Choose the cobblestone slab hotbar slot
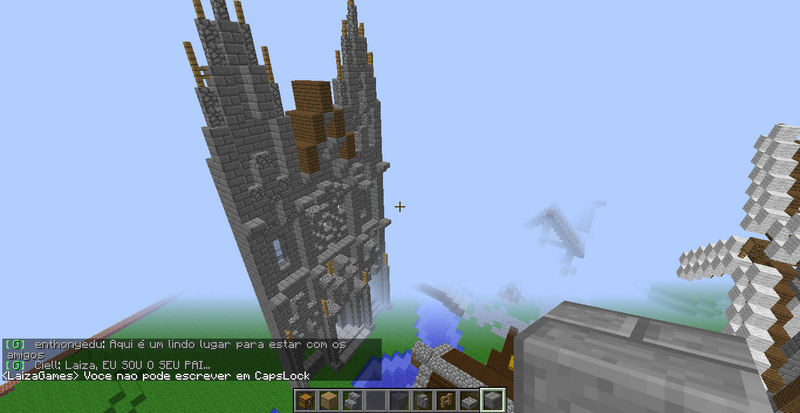 467,401
